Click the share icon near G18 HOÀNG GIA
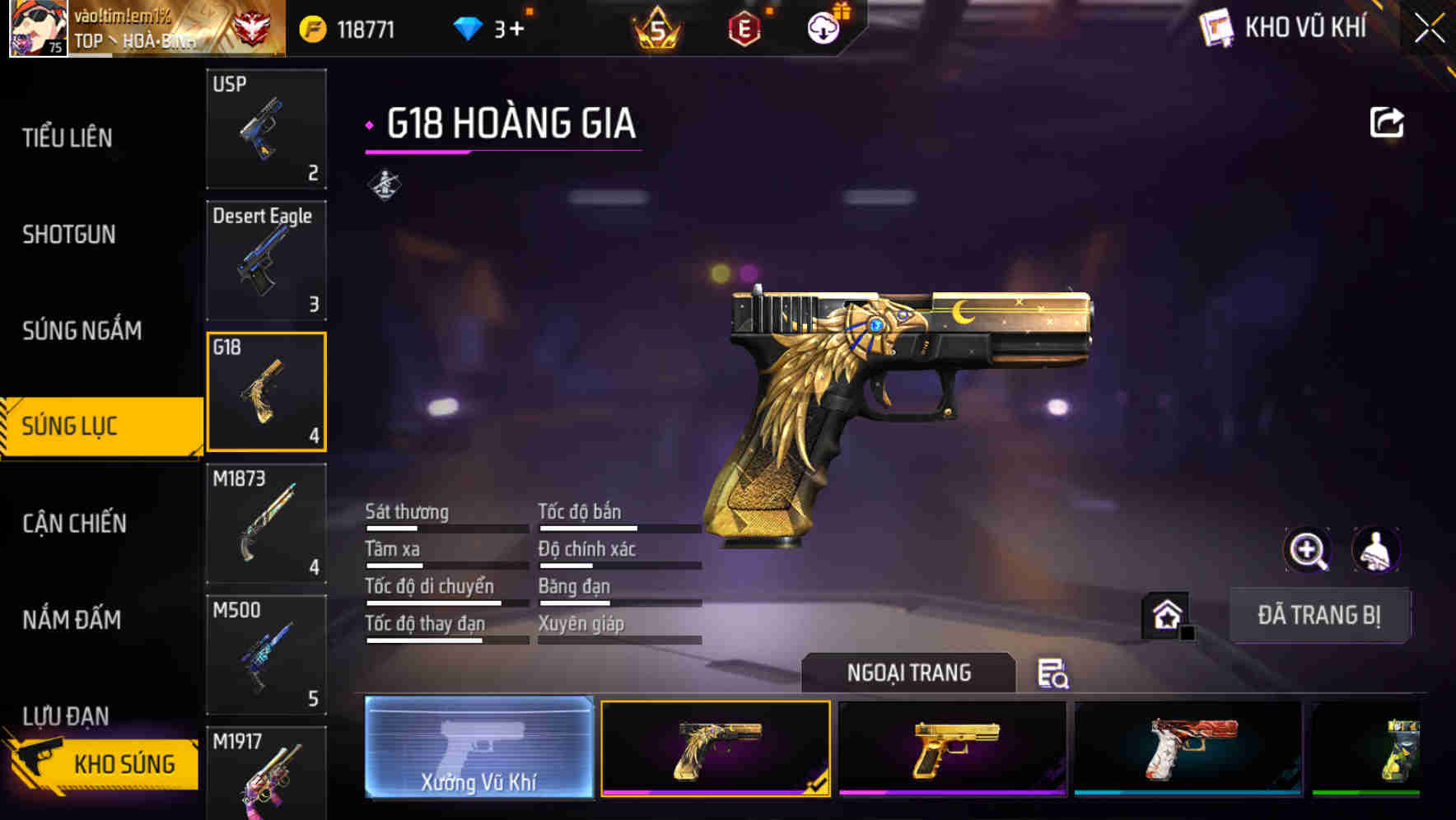 pos(1388,121)
